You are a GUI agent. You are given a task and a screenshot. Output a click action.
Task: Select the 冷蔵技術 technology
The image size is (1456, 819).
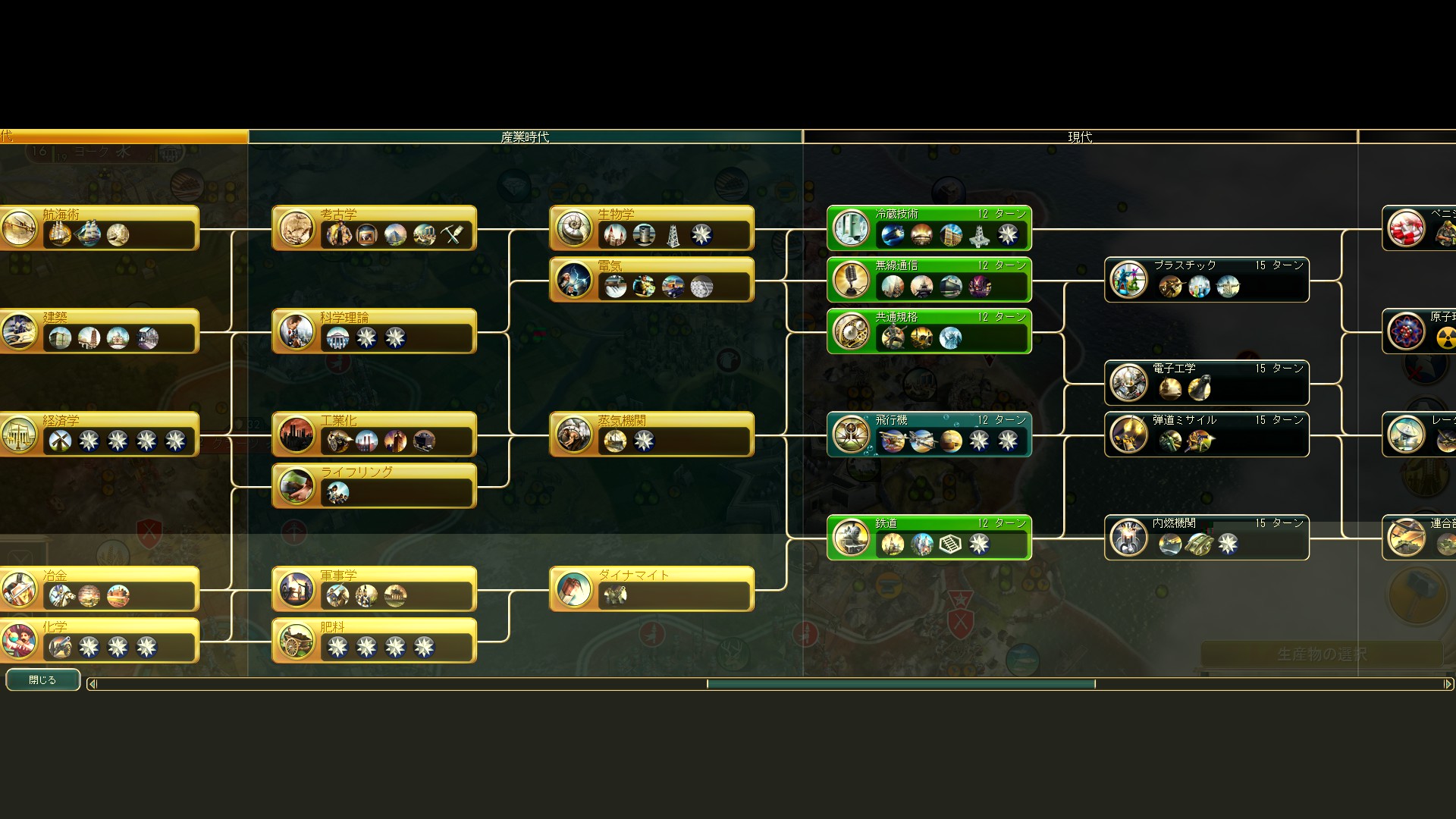[x=929, y=227]
